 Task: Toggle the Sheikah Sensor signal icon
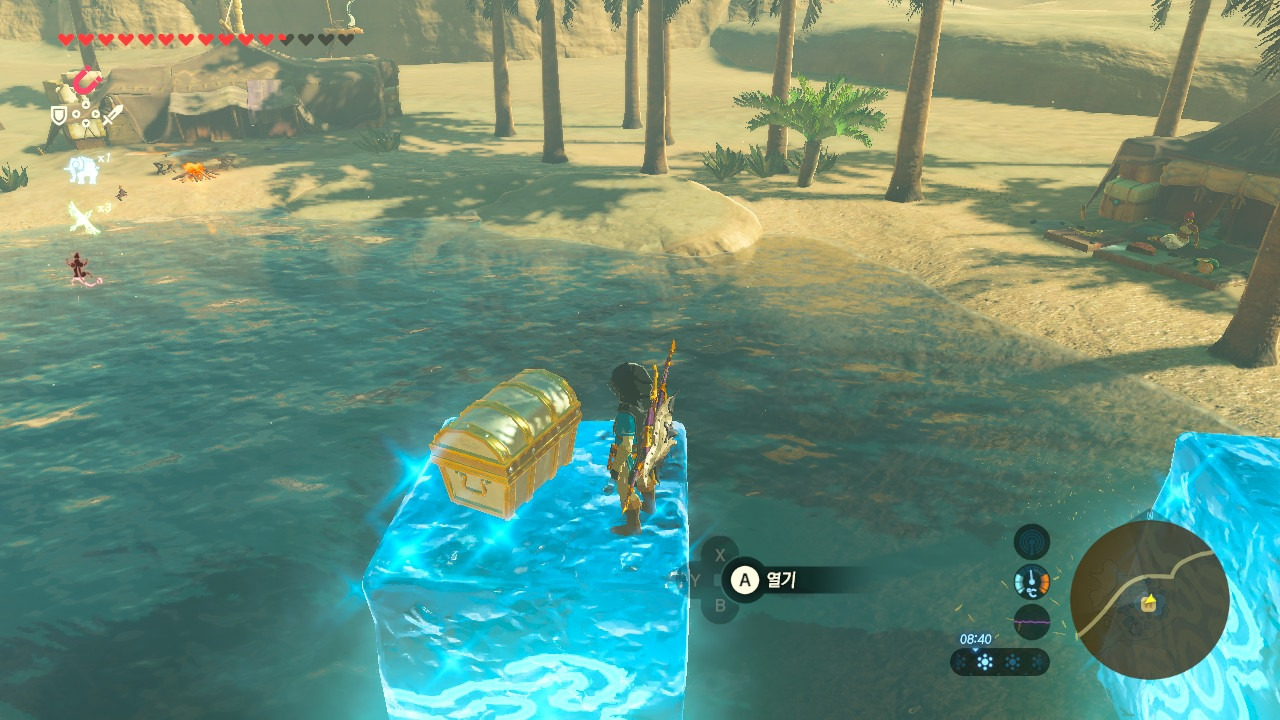click(1031, 542)
